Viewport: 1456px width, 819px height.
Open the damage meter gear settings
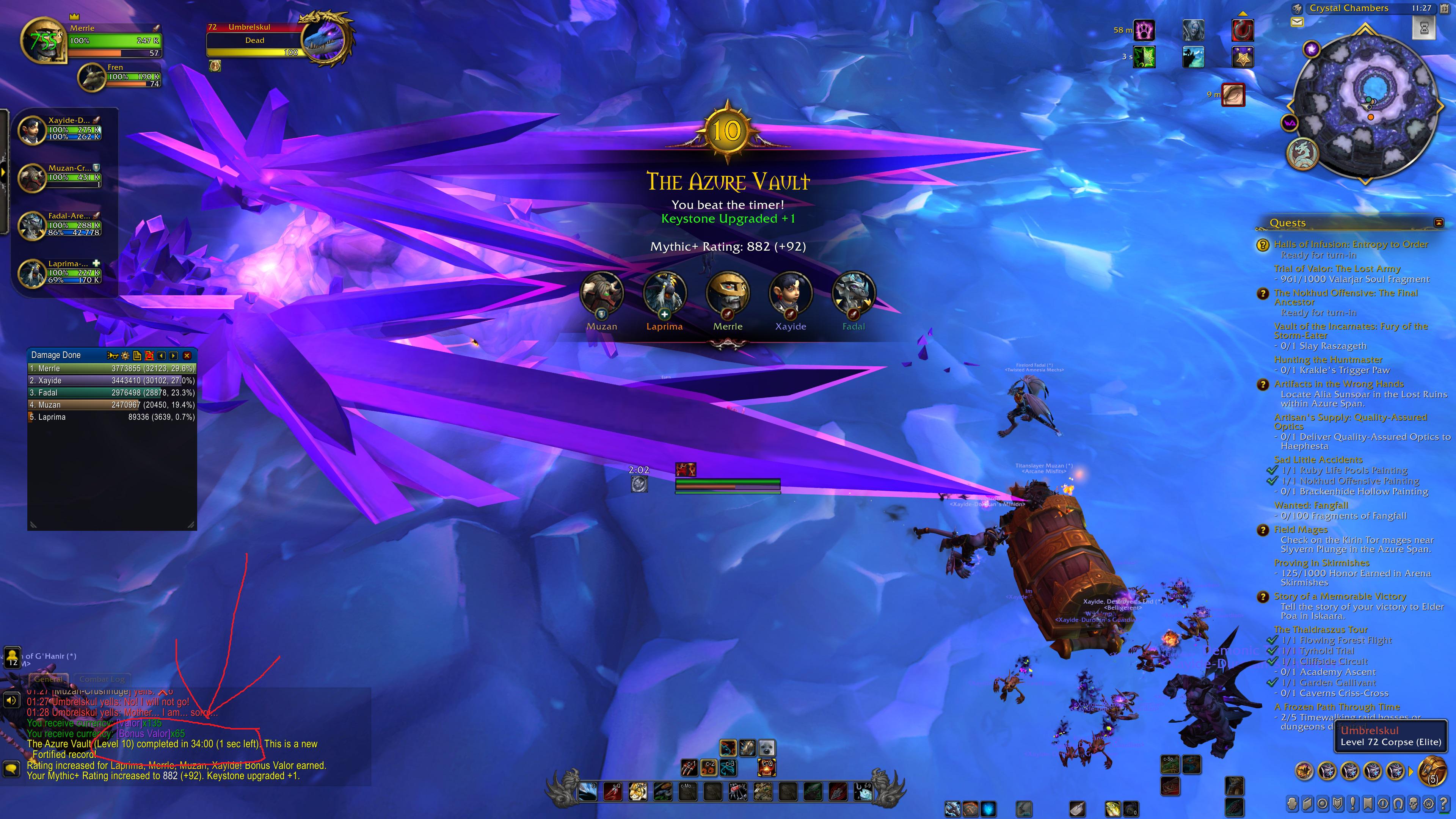point(125,356)
